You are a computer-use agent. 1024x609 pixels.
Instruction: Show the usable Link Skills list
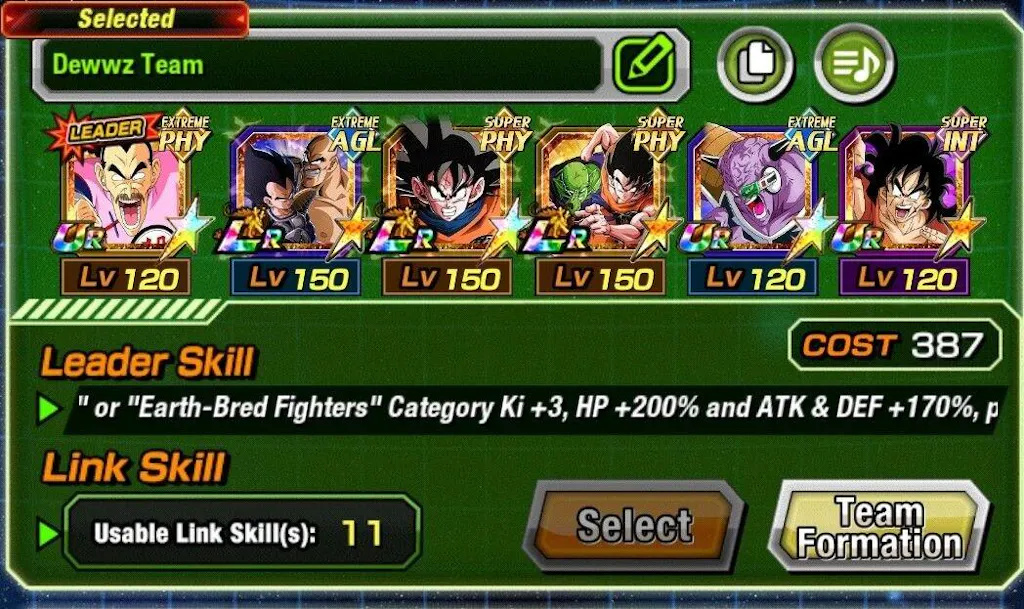tap(240, 532)
